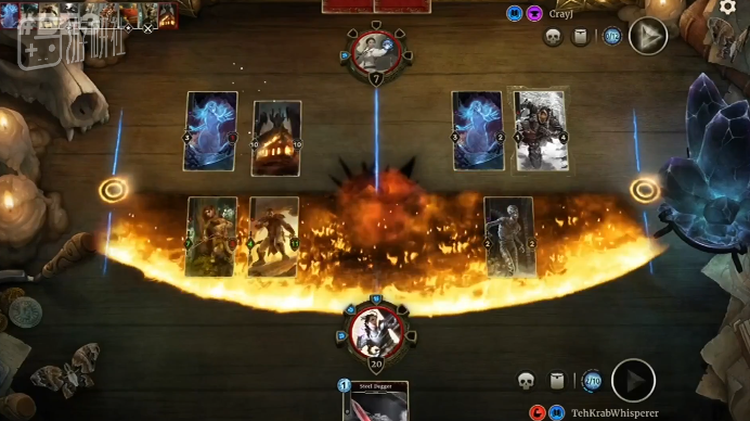End turn with the bottom arrow button

633,380
